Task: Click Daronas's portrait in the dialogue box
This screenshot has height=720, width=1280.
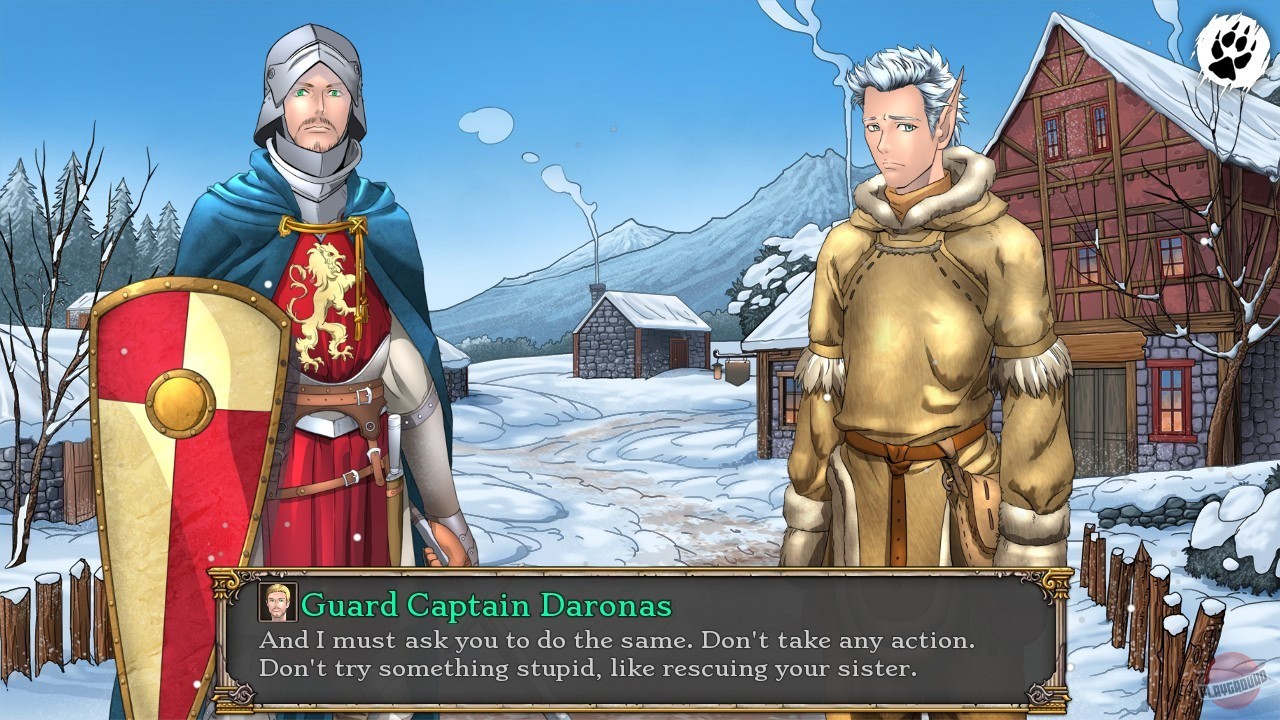Action: (278, 603)
